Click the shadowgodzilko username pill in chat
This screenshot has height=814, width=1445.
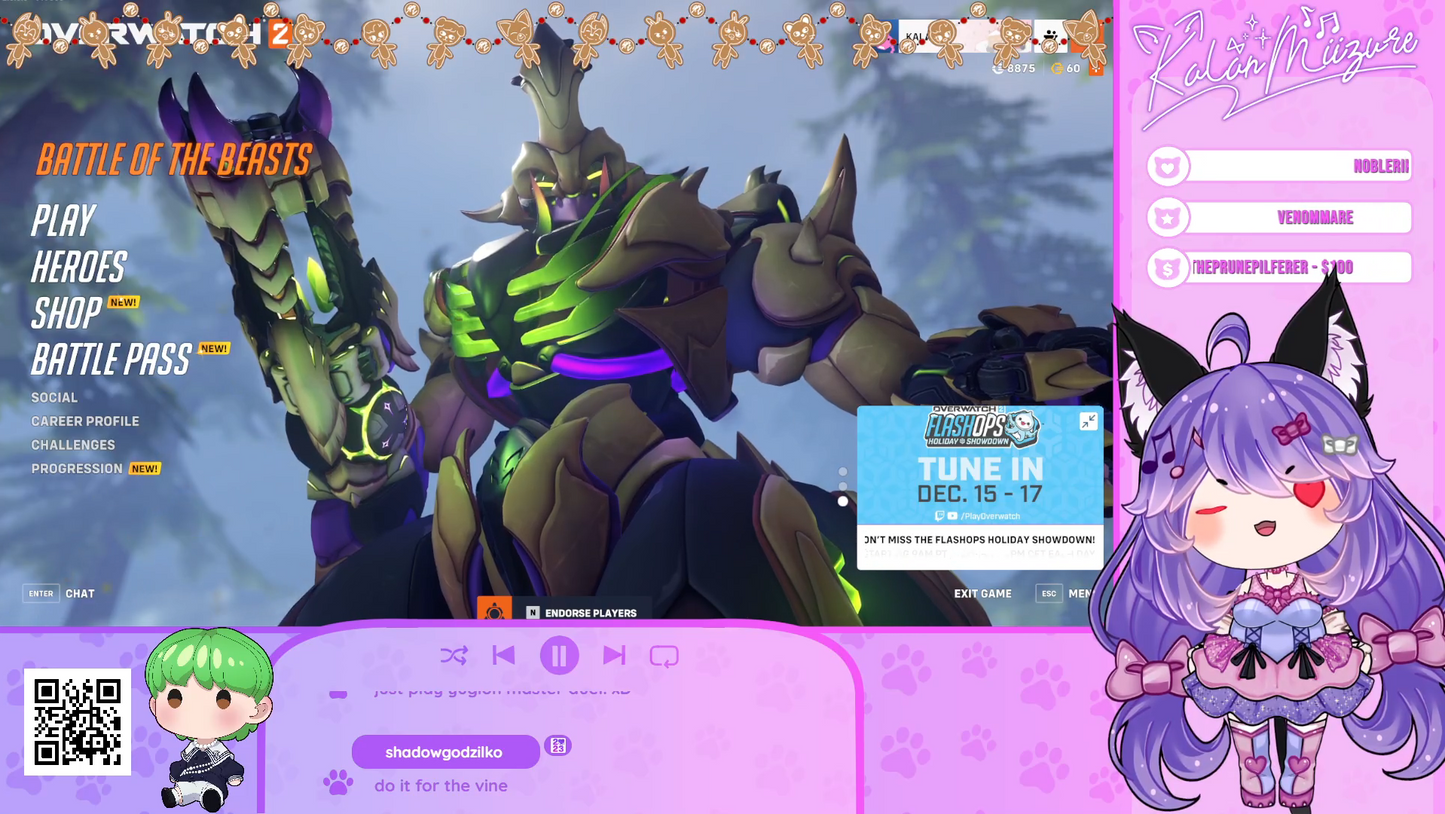(x=444, y=751)
